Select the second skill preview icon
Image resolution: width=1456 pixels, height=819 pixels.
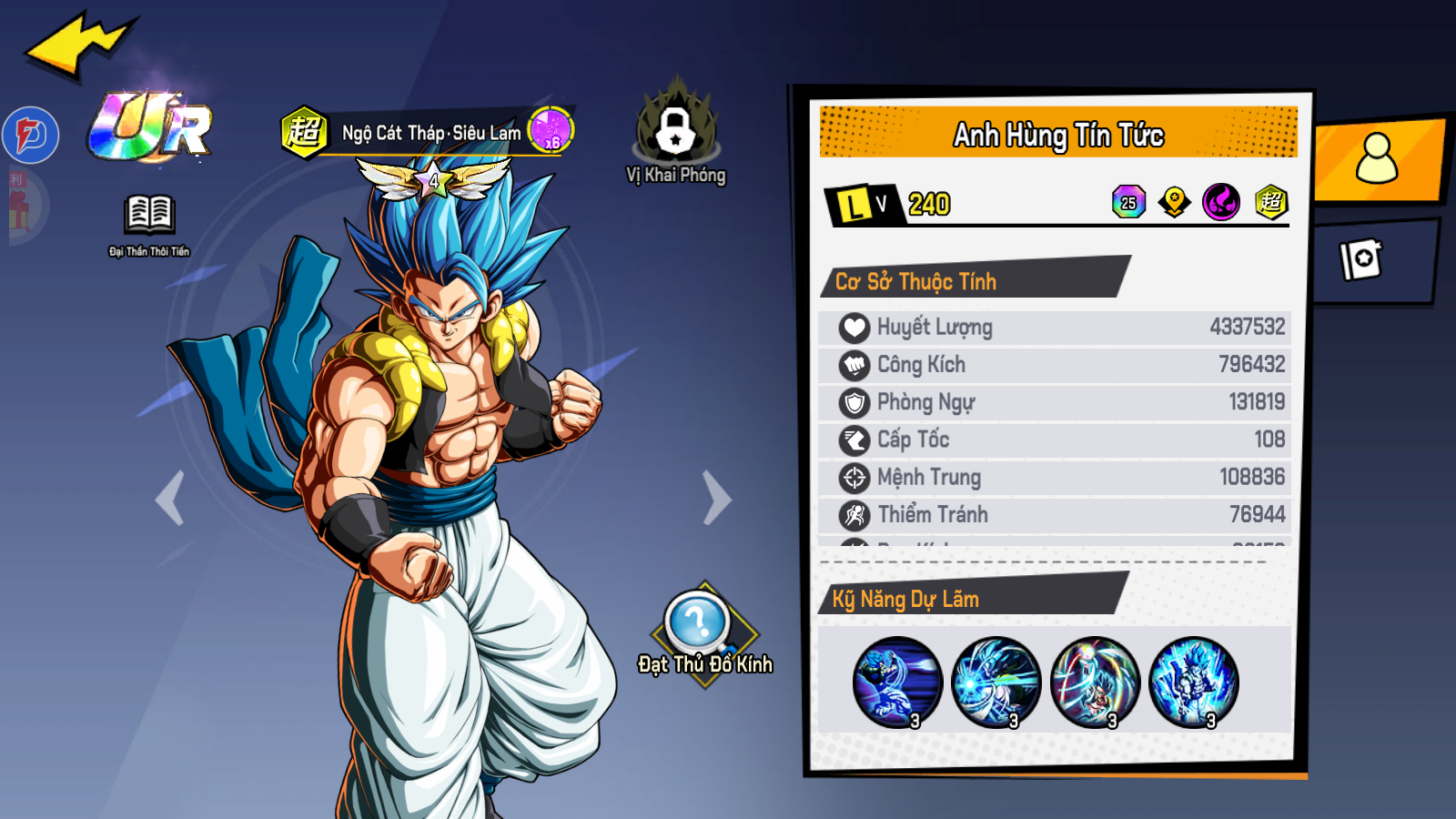pos(996,682)
